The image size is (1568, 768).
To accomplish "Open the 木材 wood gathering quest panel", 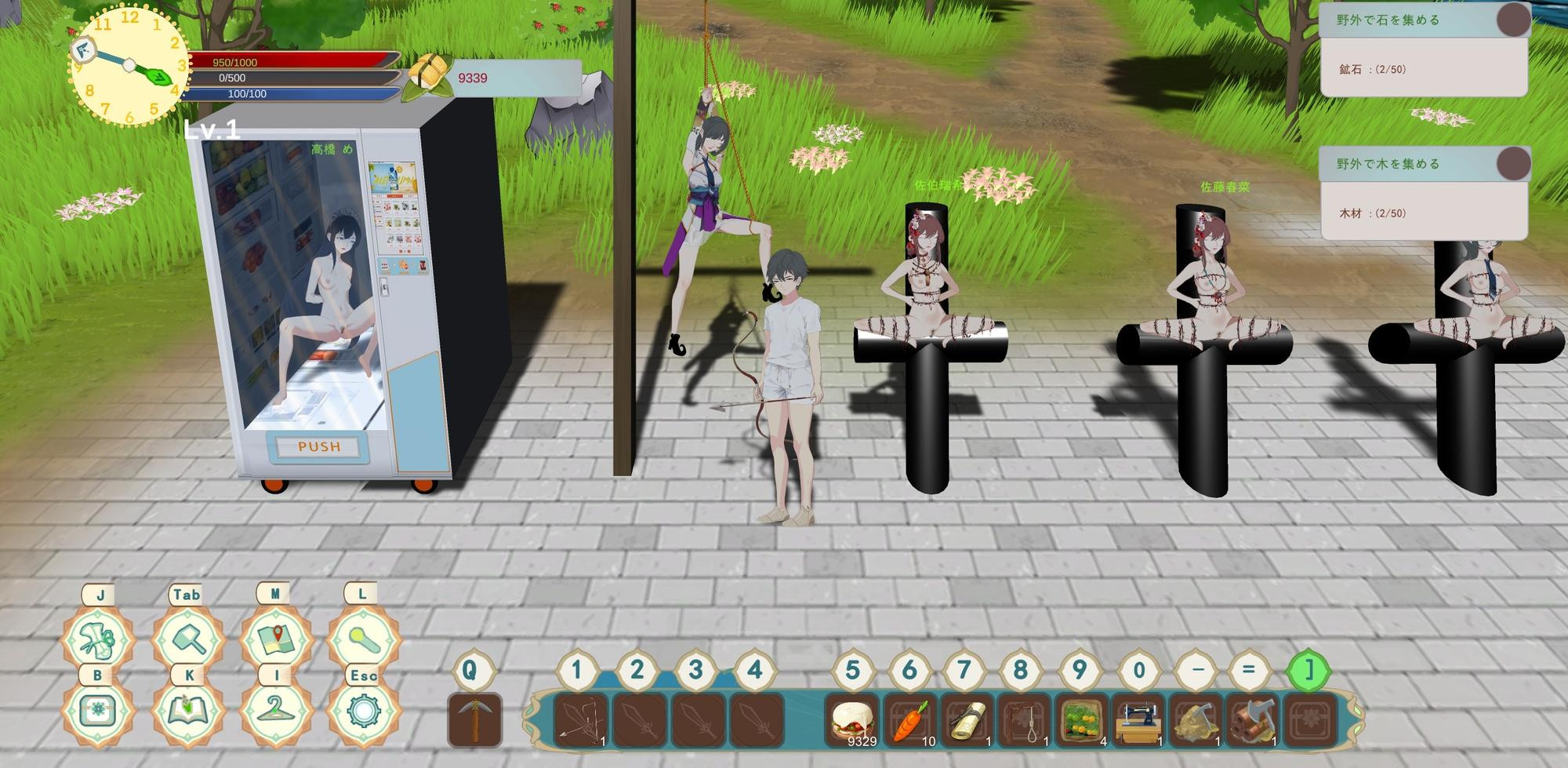I will pos(1424,195).
